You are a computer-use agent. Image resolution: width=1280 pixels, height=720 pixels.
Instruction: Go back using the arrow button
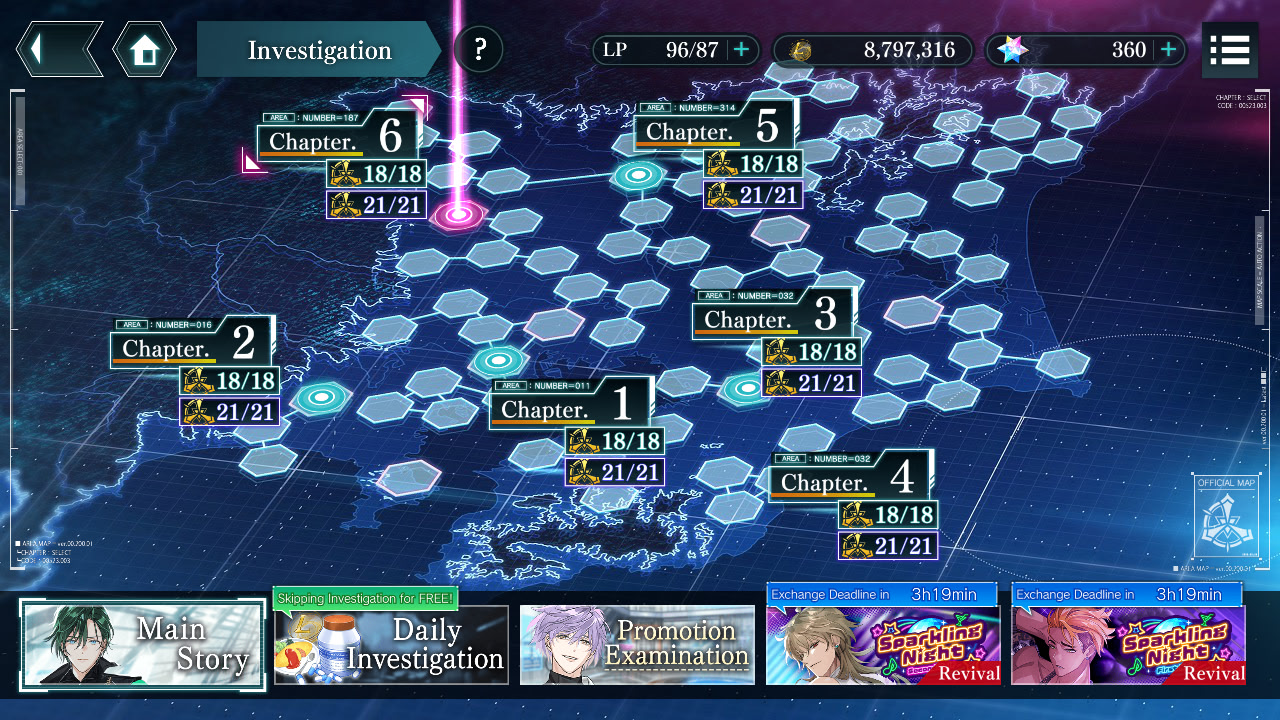pos(58,49)
